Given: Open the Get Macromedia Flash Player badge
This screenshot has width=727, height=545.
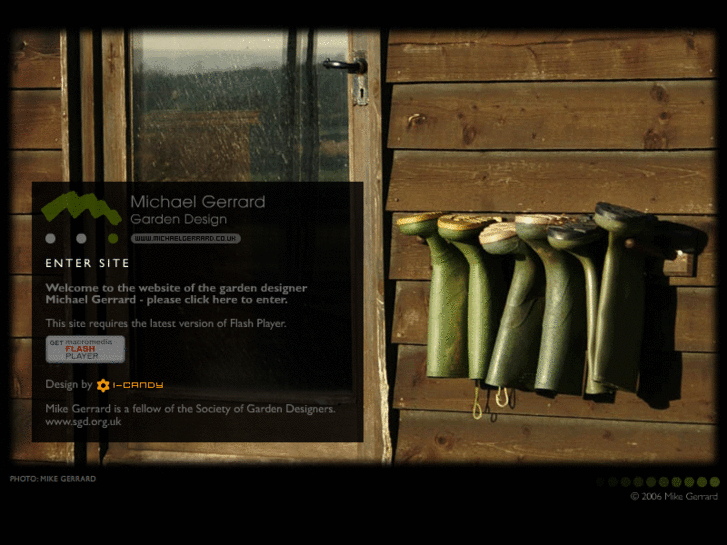Looking at the screenshot, I should pos(85,349).
